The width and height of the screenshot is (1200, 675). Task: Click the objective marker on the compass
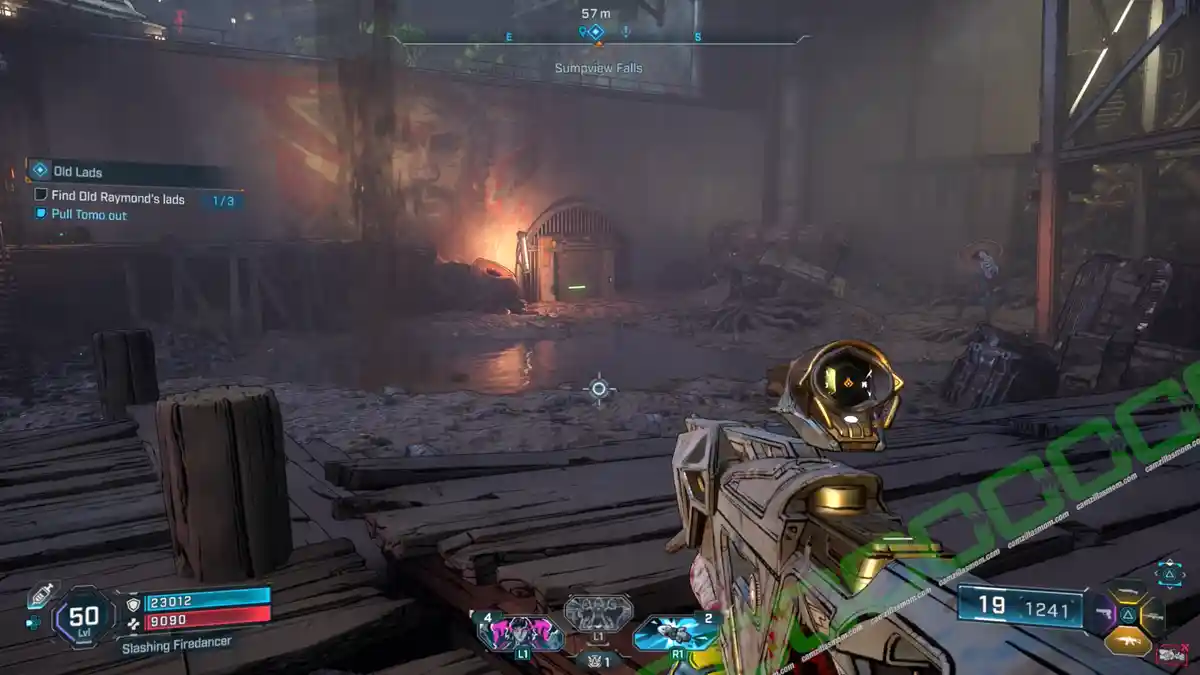pos(596,32)
